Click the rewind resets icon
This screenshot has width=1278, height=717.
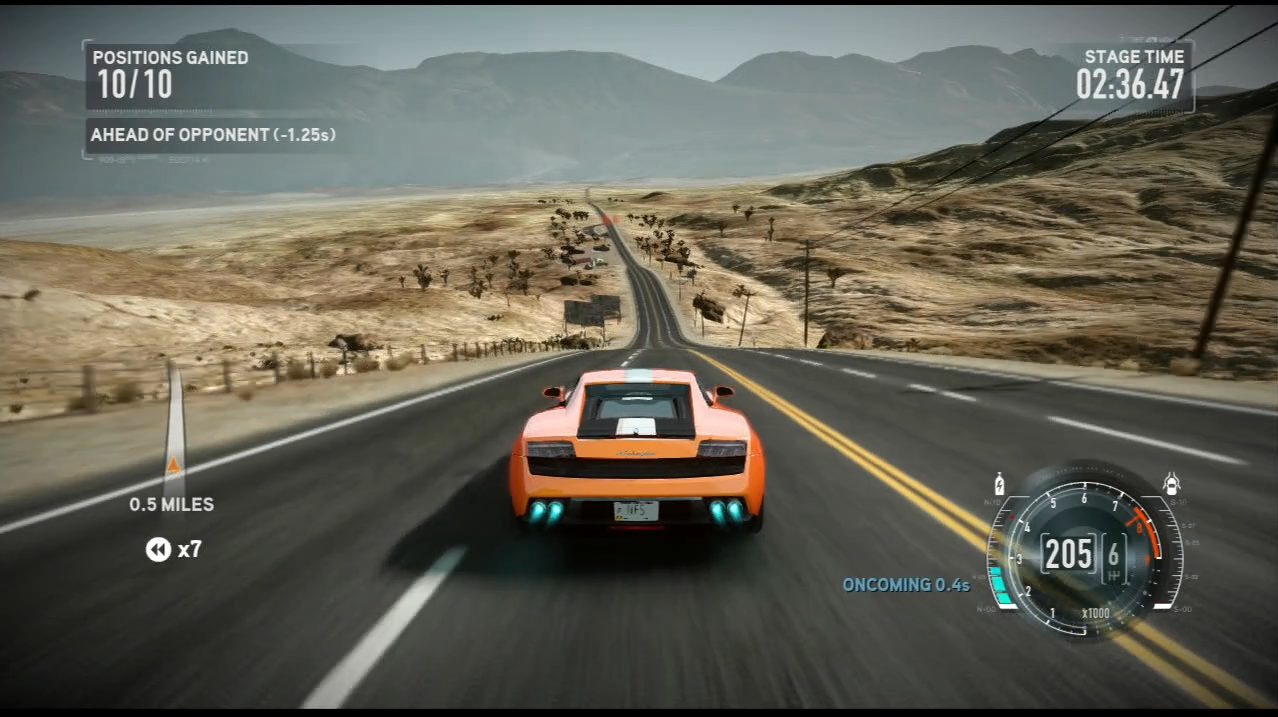[x=158, y=549]
